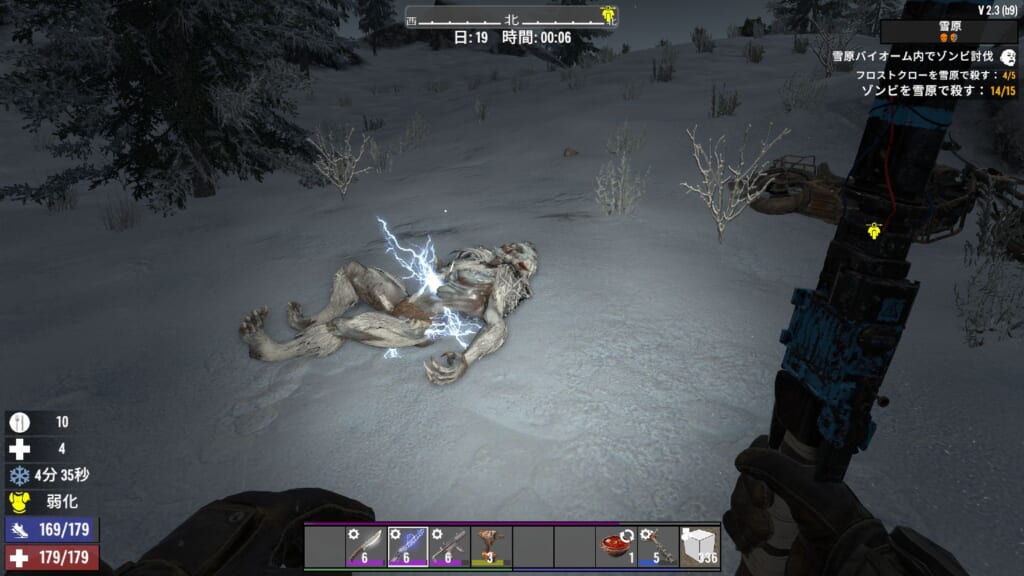Viewport: 1024px width, 576px height.
Task: Click the yellow marker on the compass
Action: (x=606, y=14)
